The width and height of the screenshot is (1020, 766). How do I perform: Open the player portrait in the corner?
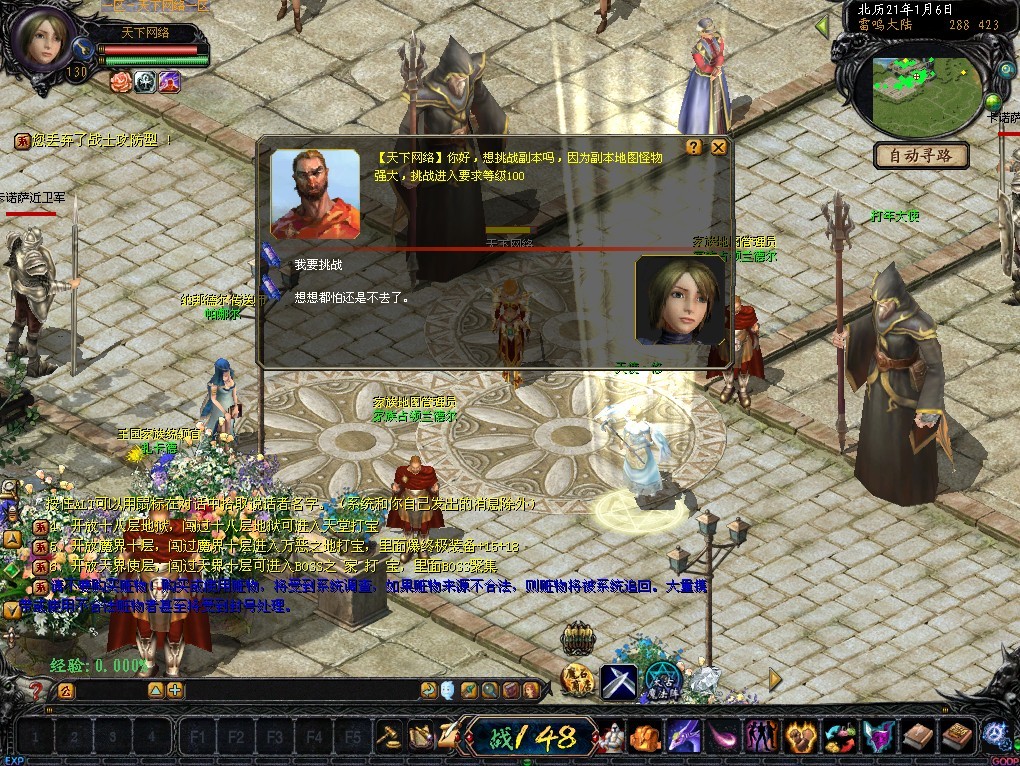pos(44,37)
